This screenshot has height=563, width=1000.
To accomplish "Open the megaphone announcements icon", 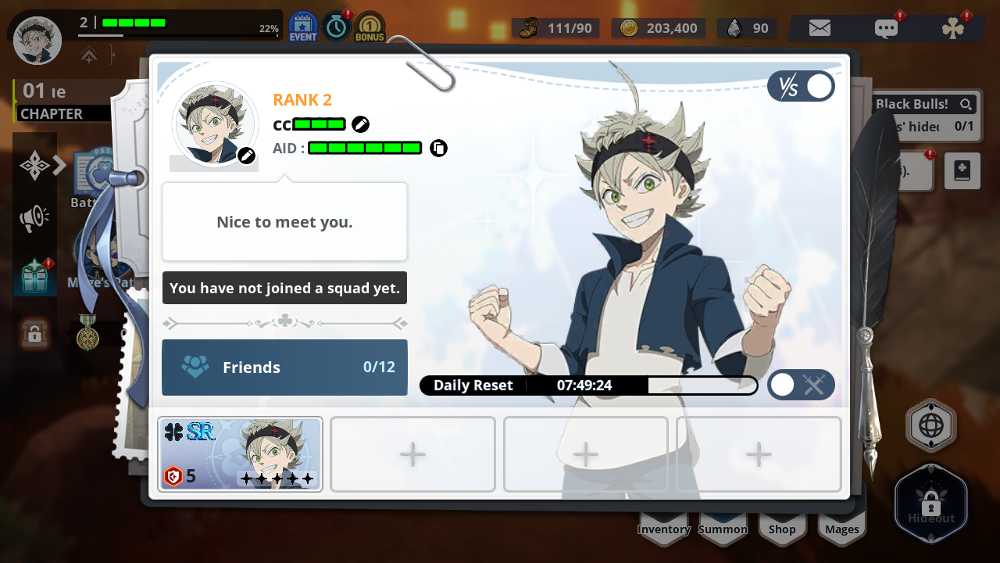I will coord(34,217).
